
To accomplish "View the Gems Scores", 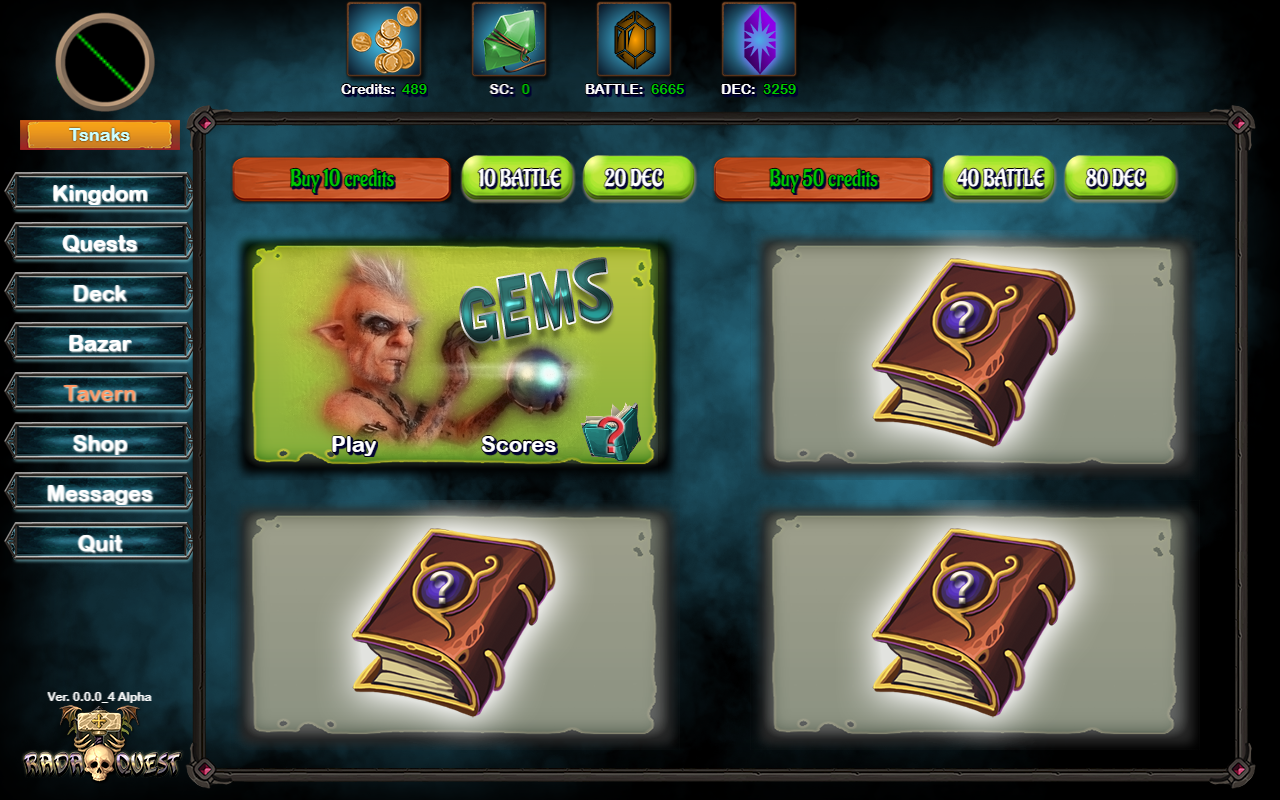I will pyautogui.click(x=518, y=445).
